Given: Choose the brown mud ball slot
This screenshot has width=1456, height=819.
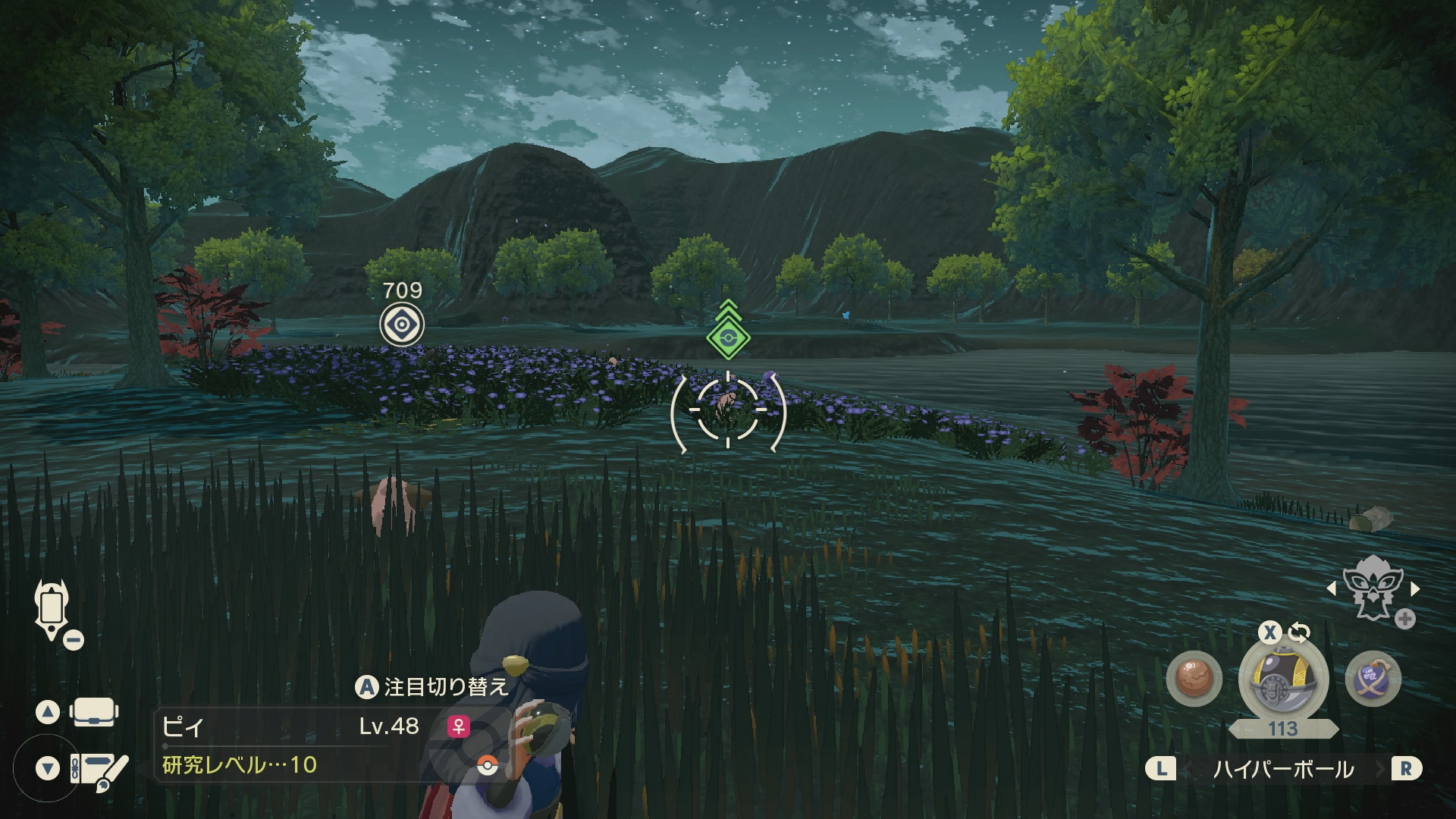Looking at the screenshot, I should pos(1193,679).
